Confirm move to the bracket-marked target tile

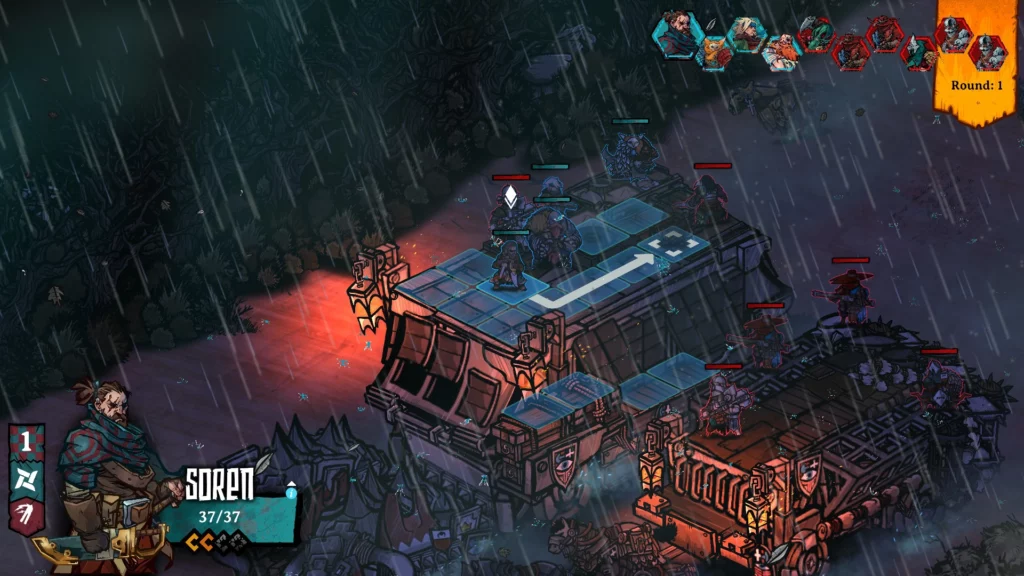pos(663,246)
